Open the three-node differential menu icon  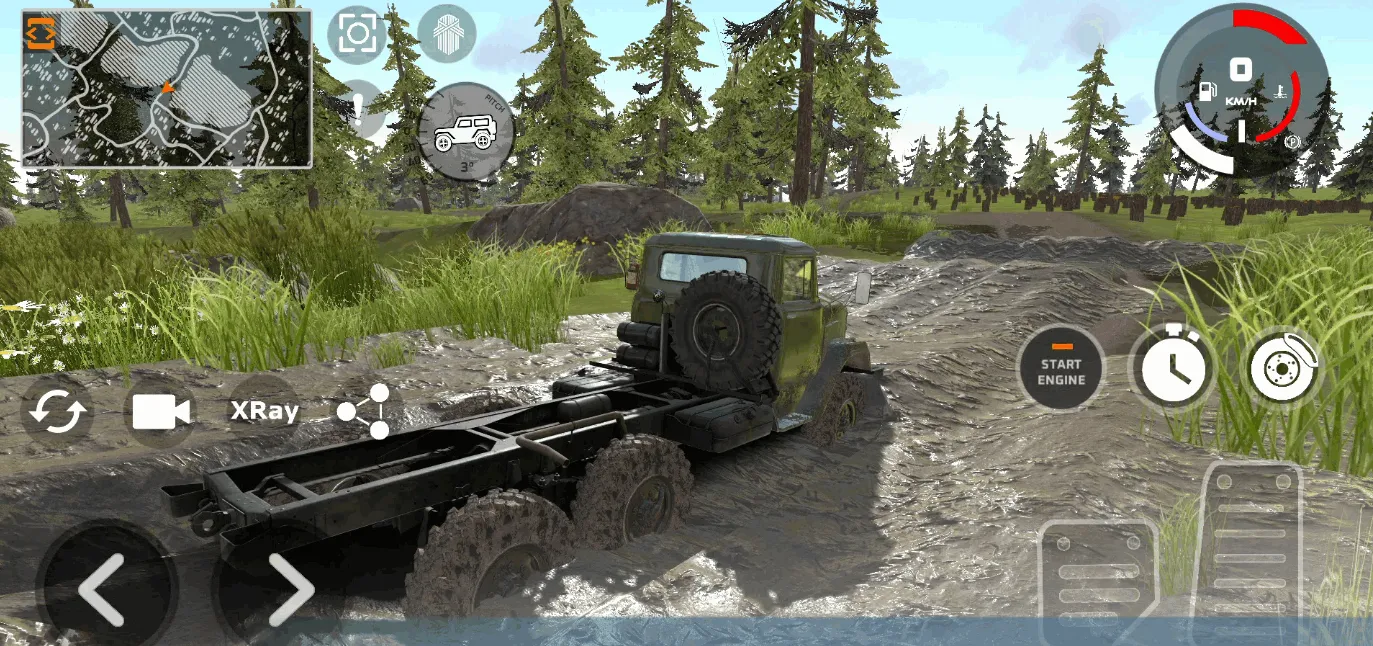[365, 411]
